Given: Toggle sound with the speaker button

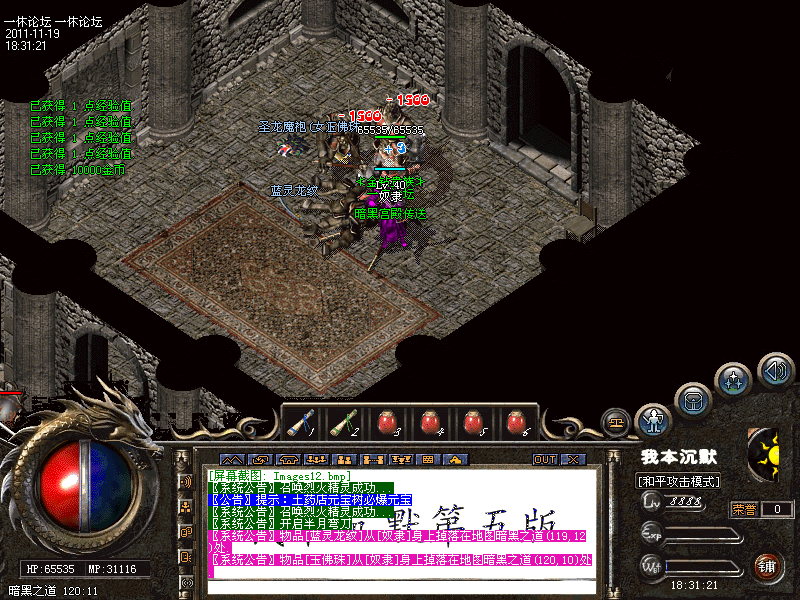Looking at the screenshot, I should coord(775,369).
